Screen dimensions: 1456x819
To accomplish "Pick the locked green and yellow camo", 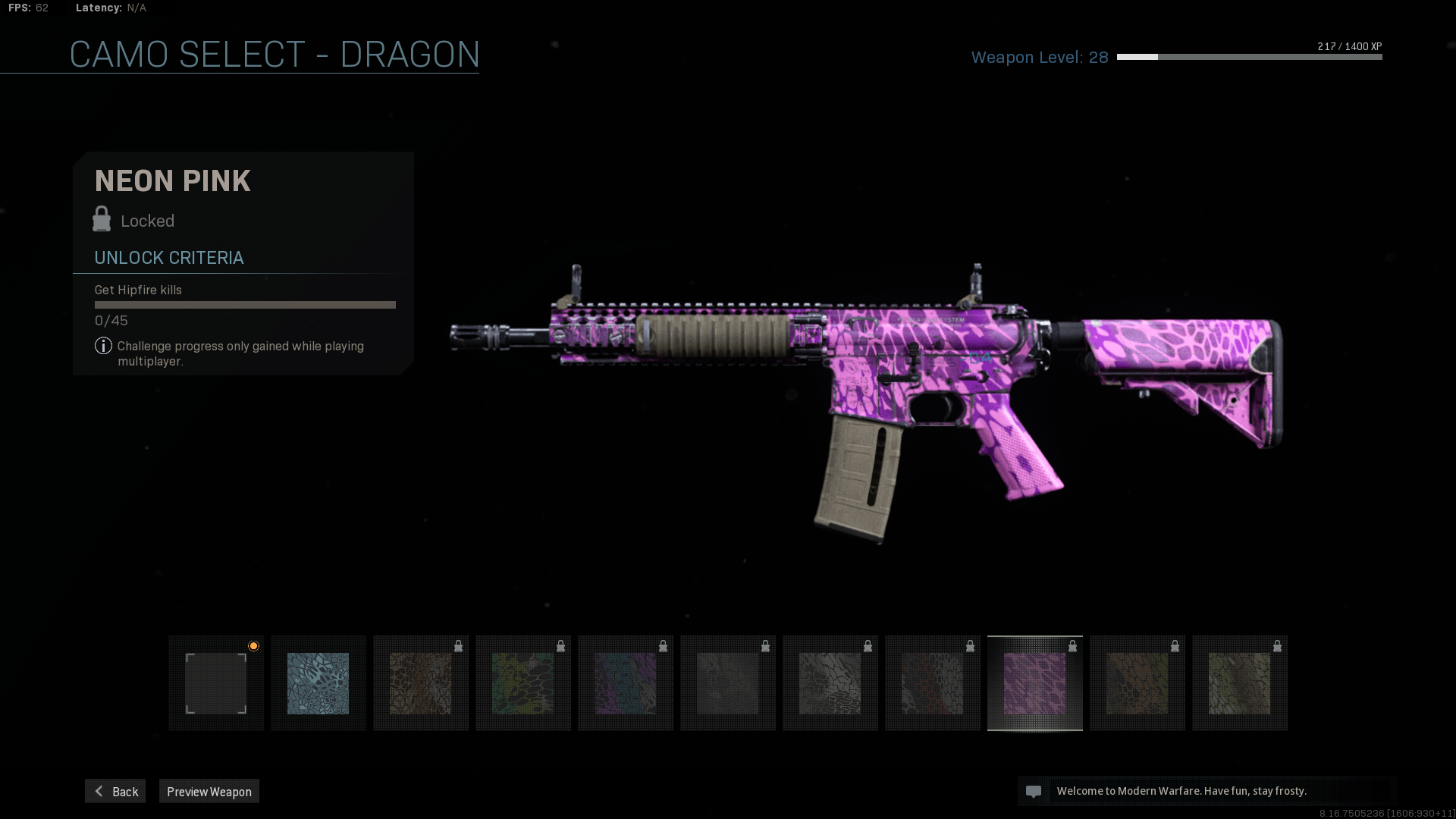I will pyautogui.click(x=523, y=683).
